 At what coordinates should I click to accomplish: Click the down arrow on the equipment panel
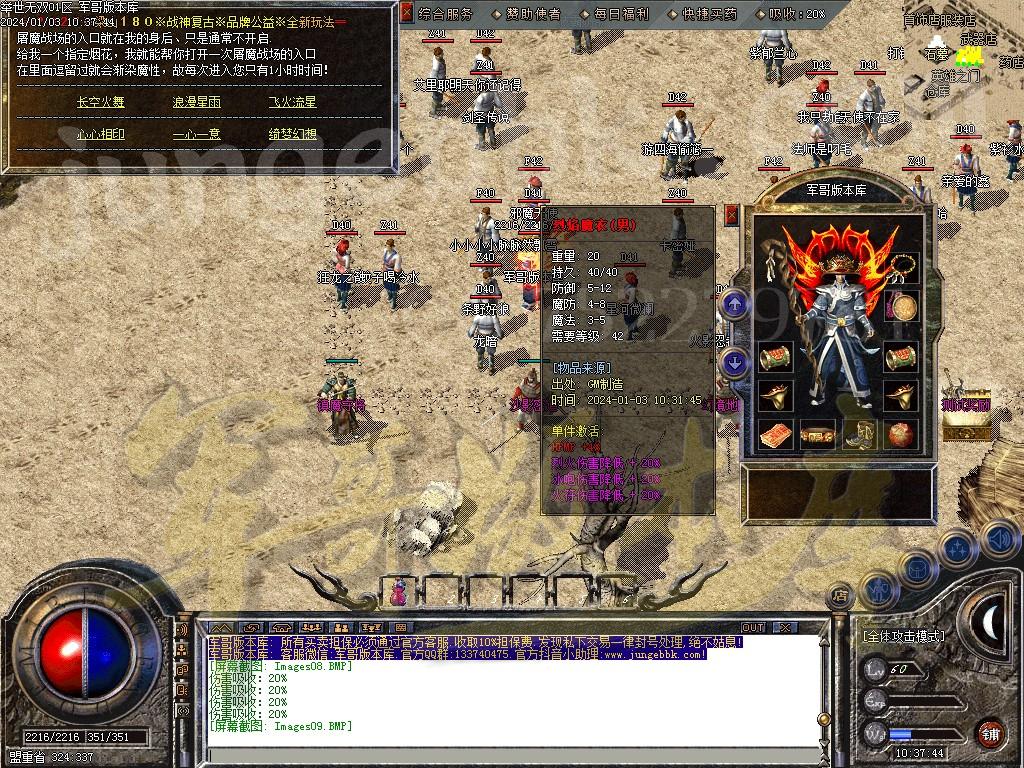(735, 362)
